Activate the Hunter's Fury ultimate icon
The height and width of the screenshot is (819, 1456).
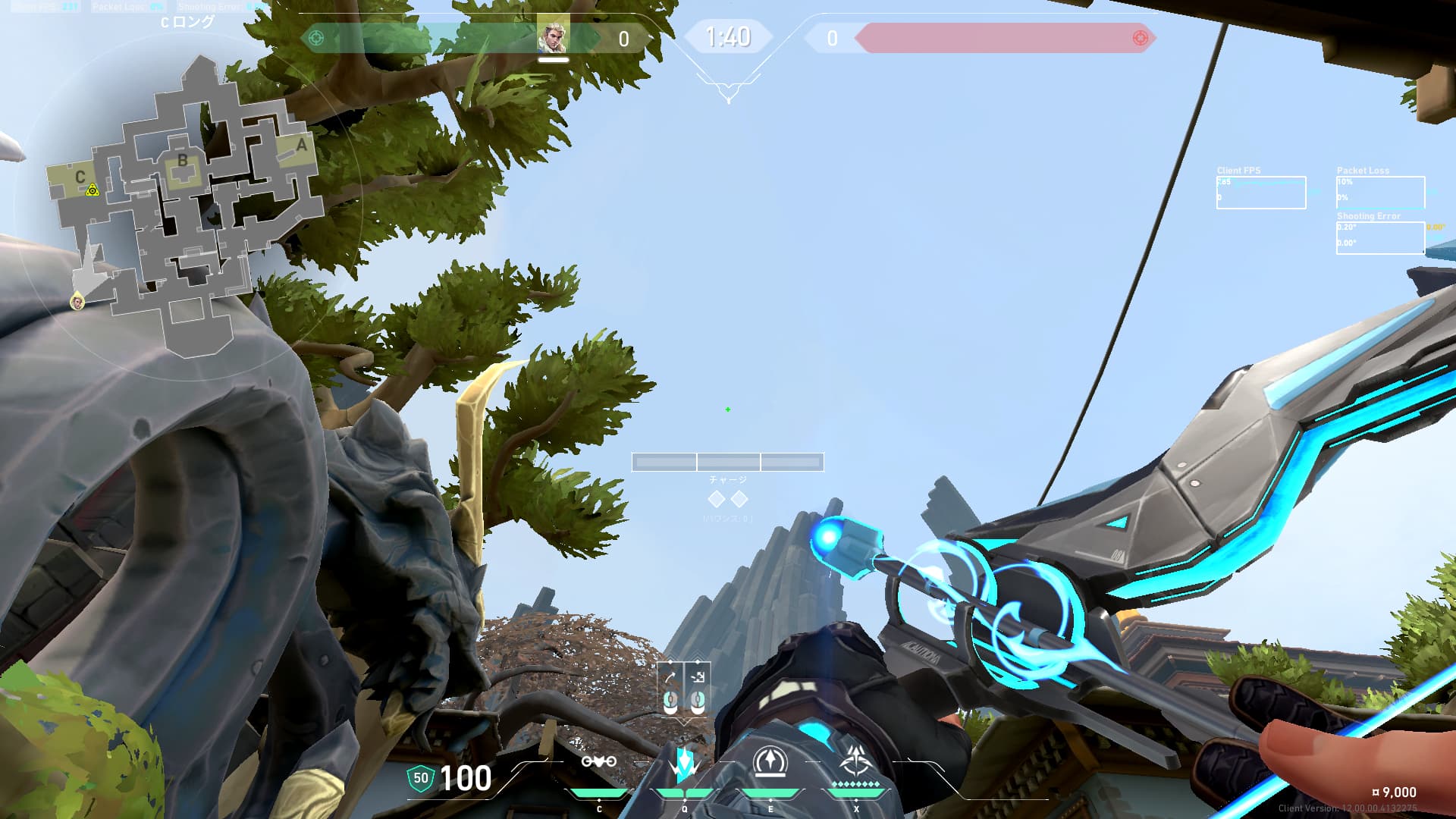point(856,761)
